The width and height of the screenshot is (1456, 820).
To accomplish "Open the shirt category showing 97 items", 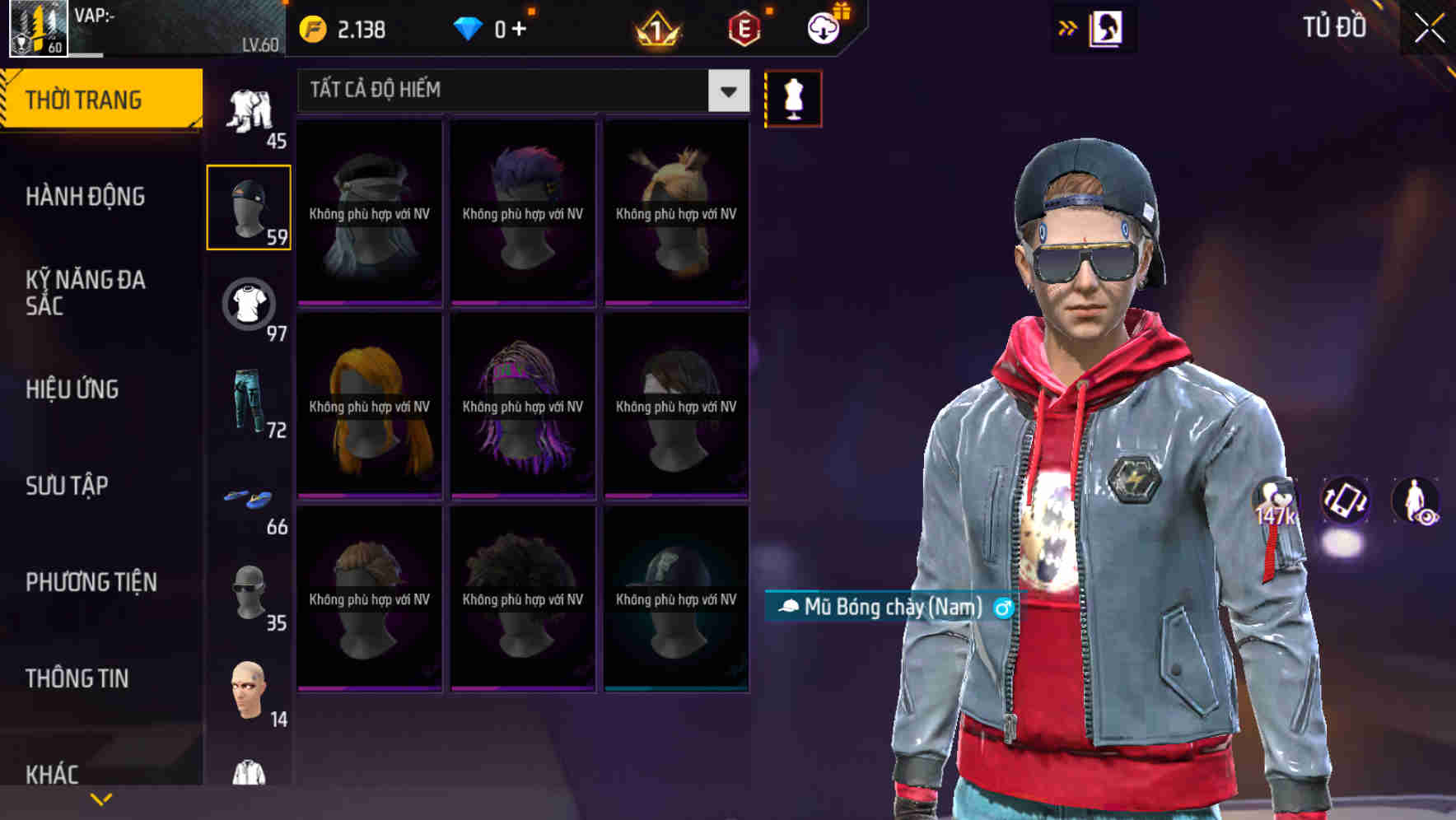I will [248, 303].
